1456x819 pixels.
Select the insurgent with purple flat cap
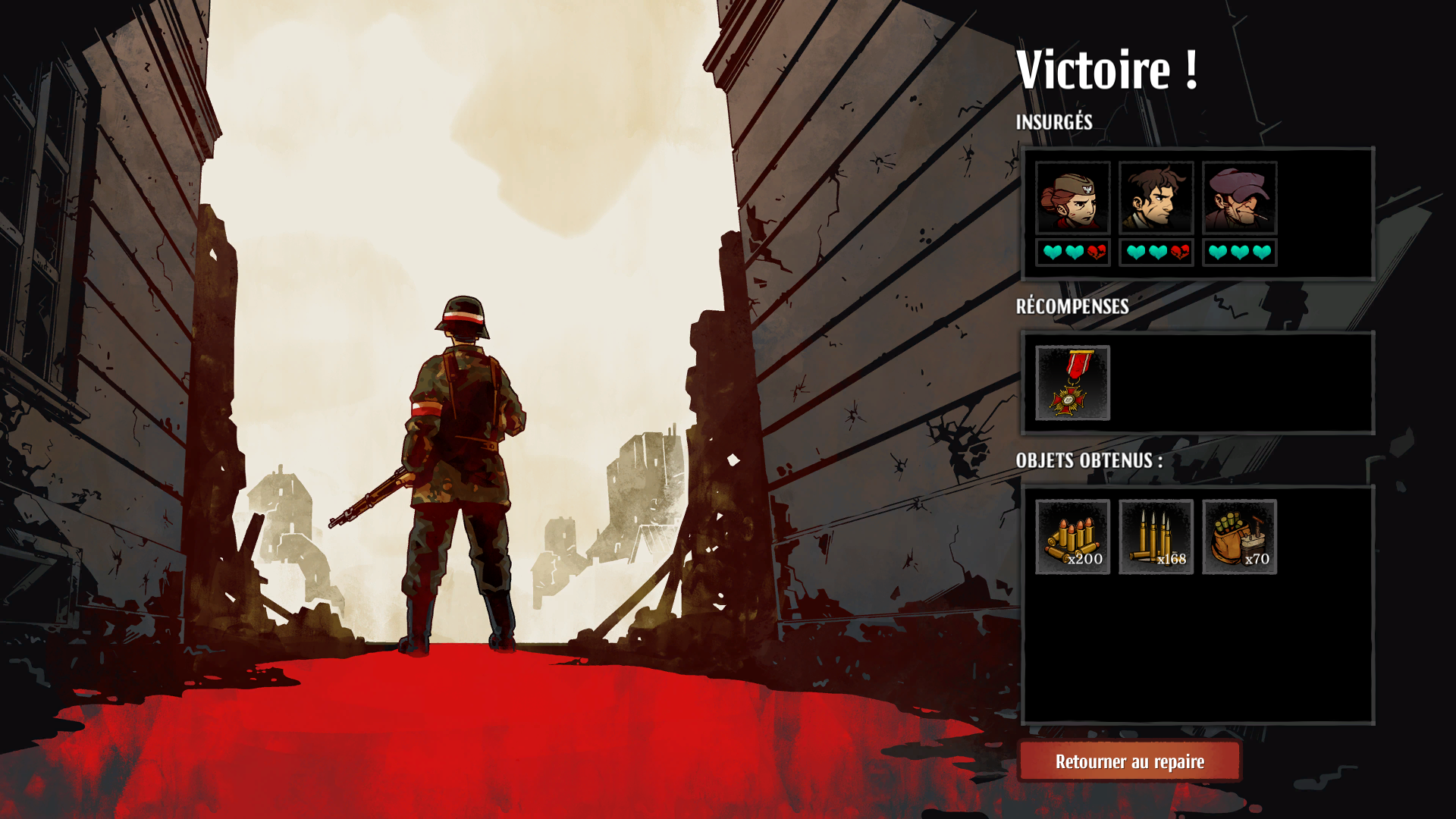coord(1239,198)
